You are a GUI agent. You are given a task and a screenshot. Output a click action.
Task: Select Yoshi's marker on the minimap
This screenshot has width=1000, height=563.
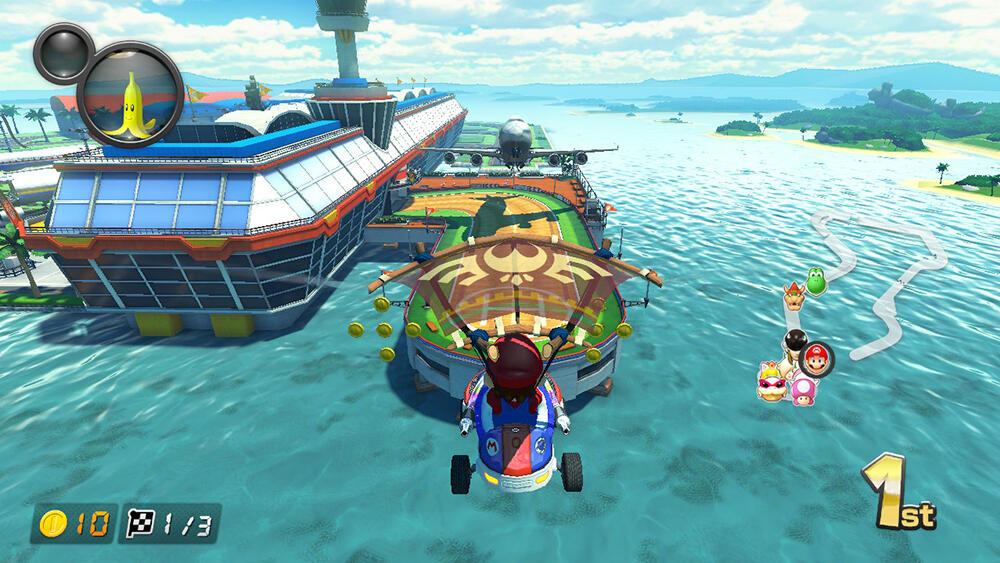point(816,282)
